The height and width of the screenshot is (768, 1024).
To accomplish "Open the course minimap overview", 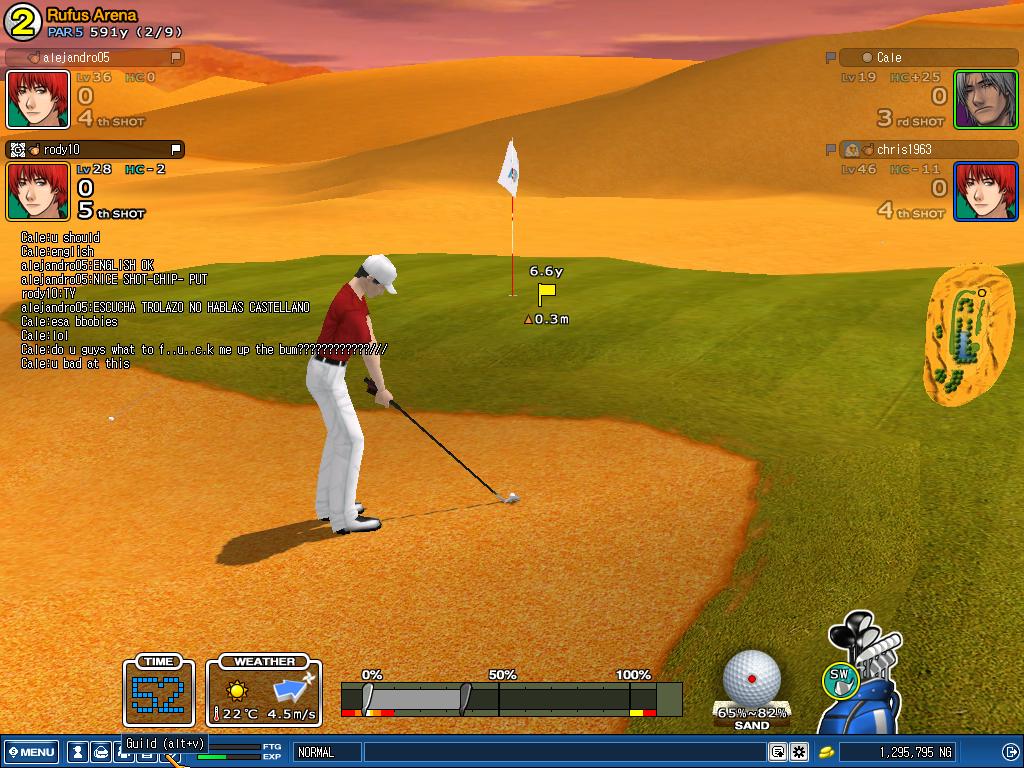I will 967,334.
